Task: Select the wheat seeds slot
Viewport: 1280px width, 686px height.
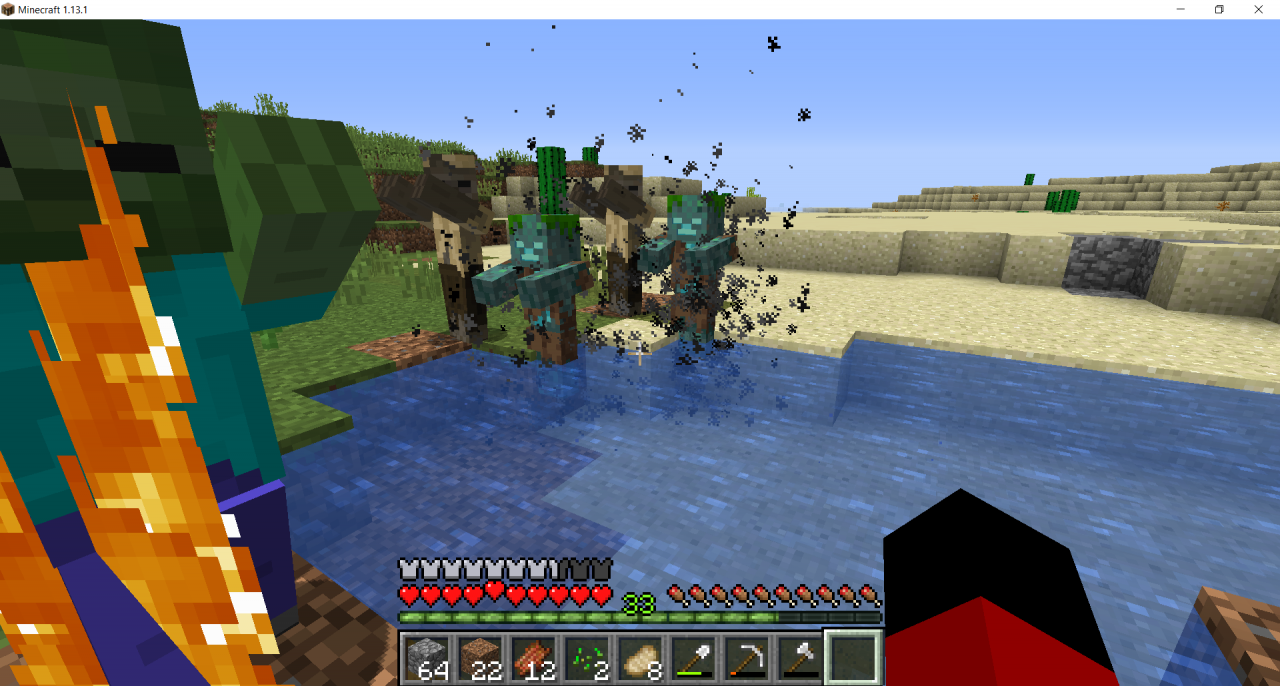Action: point(588,657)
